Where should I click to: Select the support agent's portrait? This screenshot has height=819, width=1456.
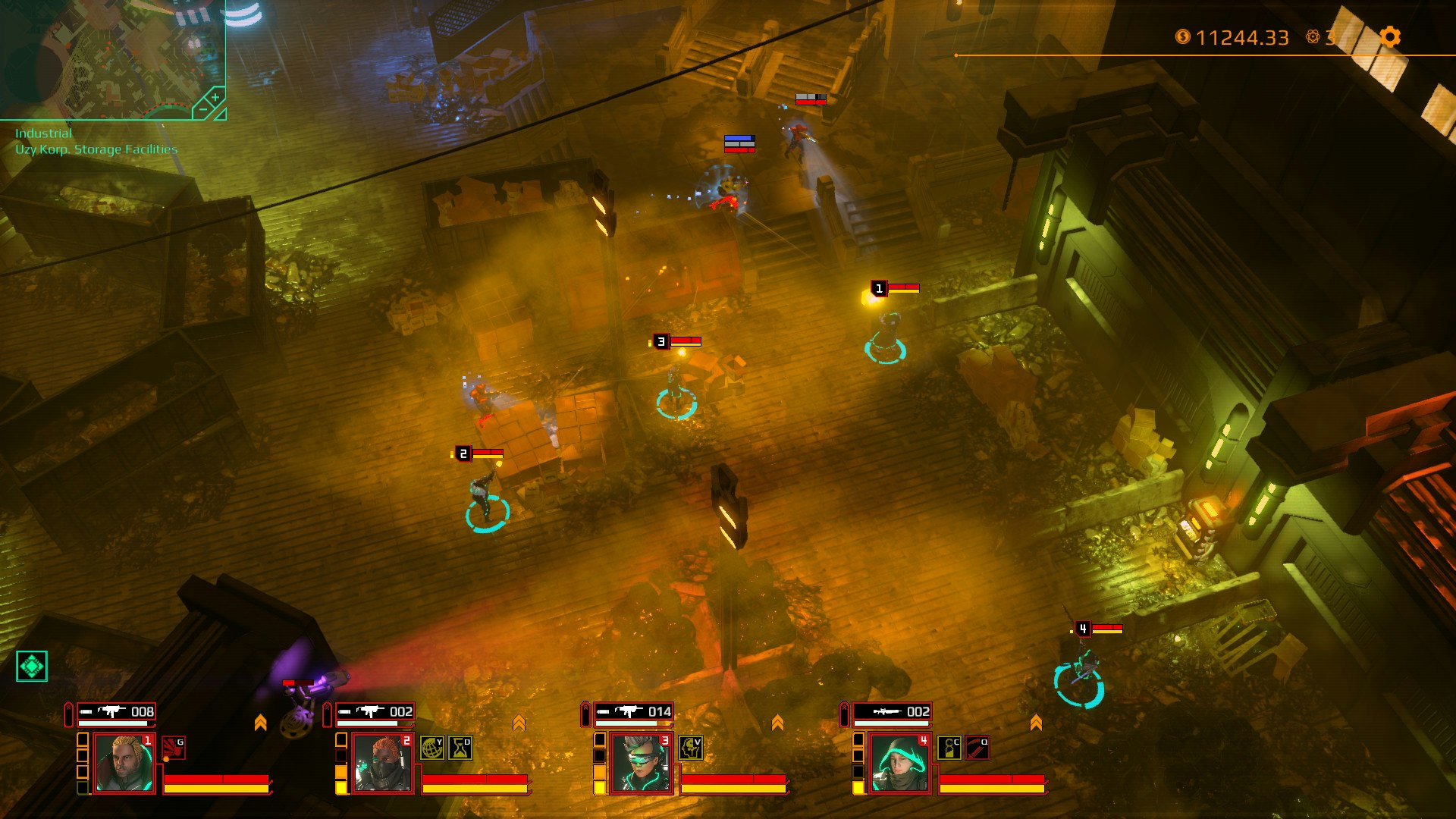tap(640, 764)
